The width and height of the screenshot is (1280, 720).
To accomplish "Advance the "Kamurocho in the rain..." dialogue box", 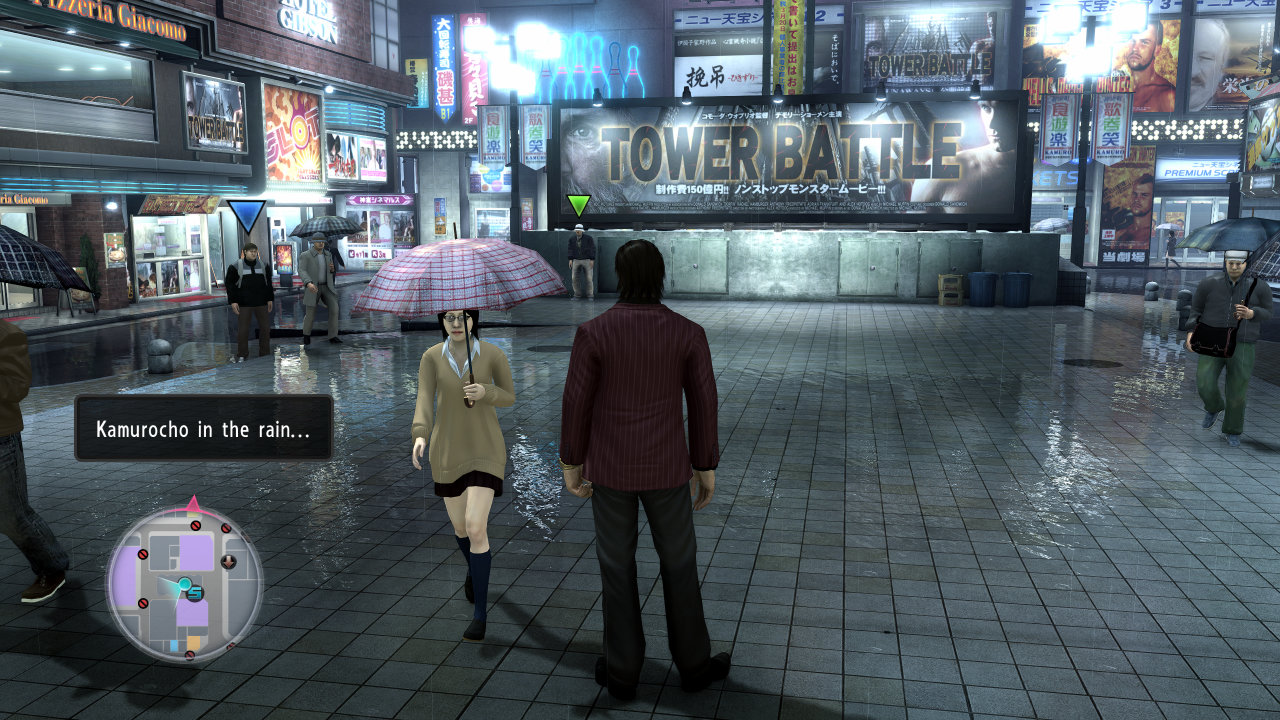I will click(x=204, y=428).
